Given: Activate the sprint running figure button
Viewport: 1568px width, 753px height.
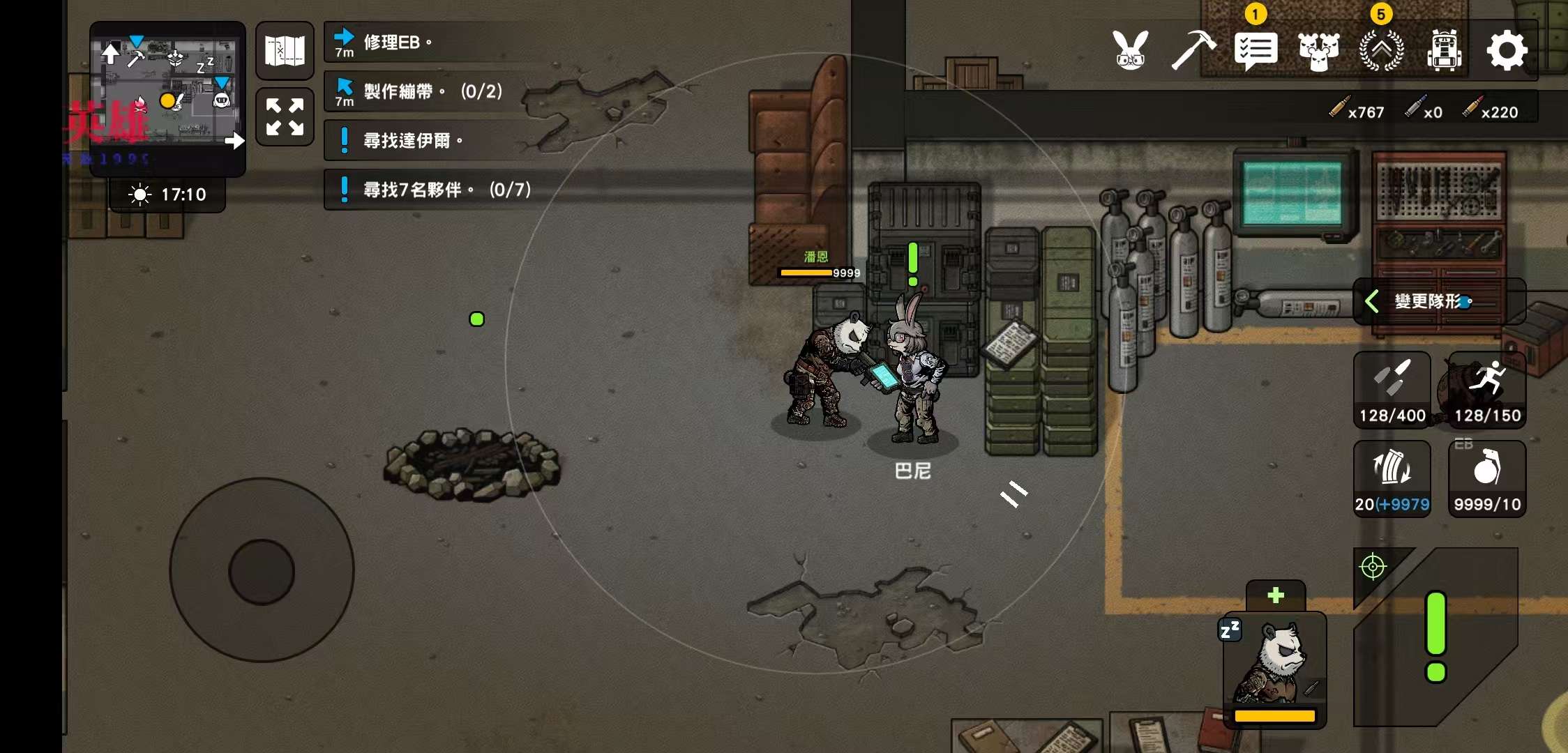Looking at the screenshot, I should coord(1487,389).
